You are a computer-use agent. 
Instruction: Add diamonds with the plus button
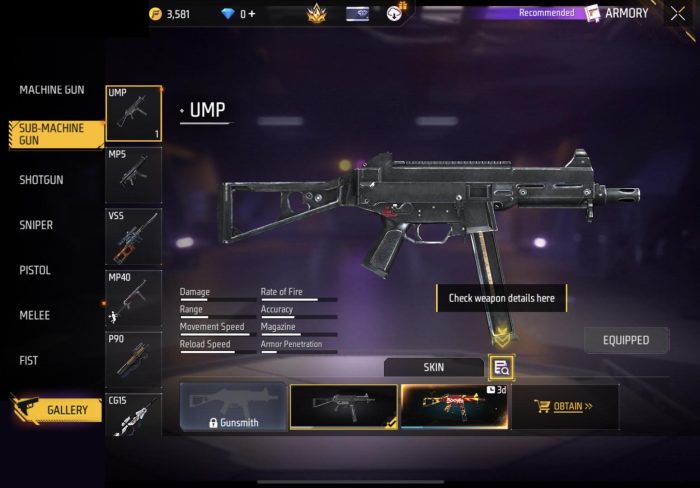tap(252, 14)
